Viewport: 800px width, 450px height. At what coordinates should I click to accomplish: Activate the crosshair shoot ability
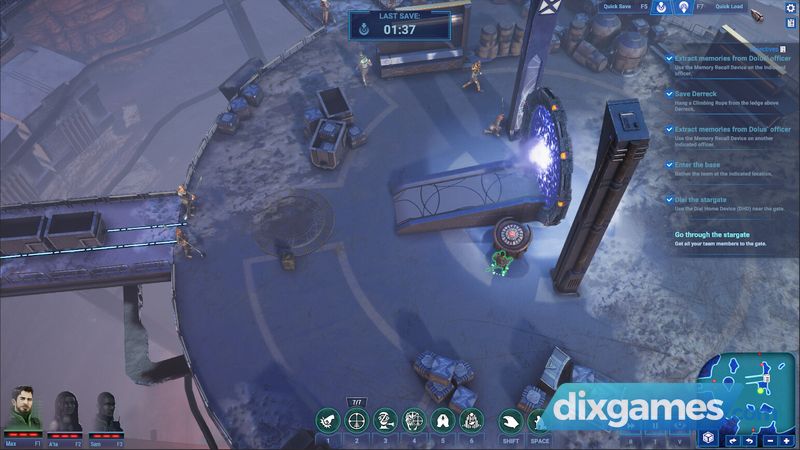pyautogui.click(x=356, y=421)
